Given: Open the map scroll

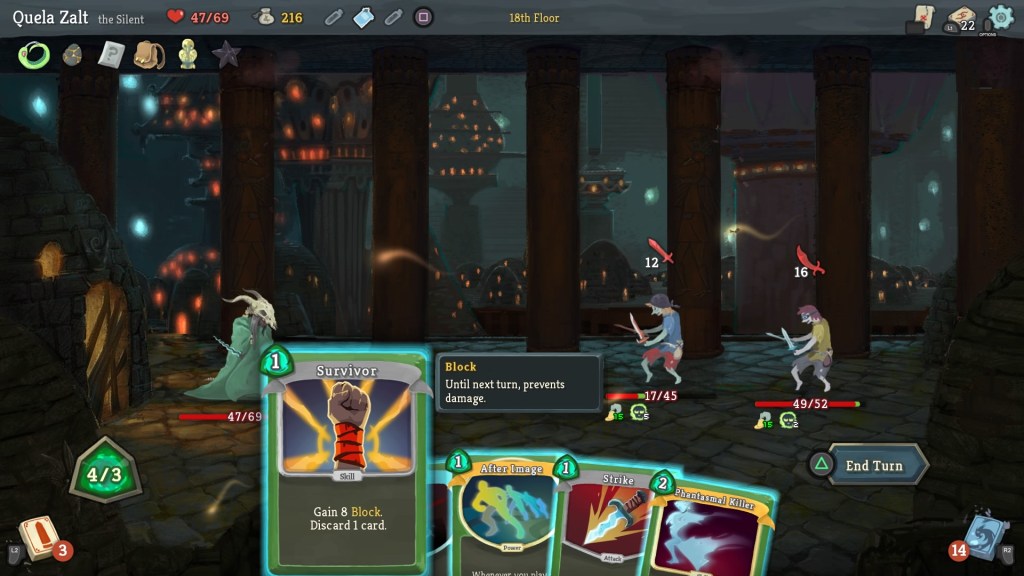Looking at the screenshot, I should point(923,18).
